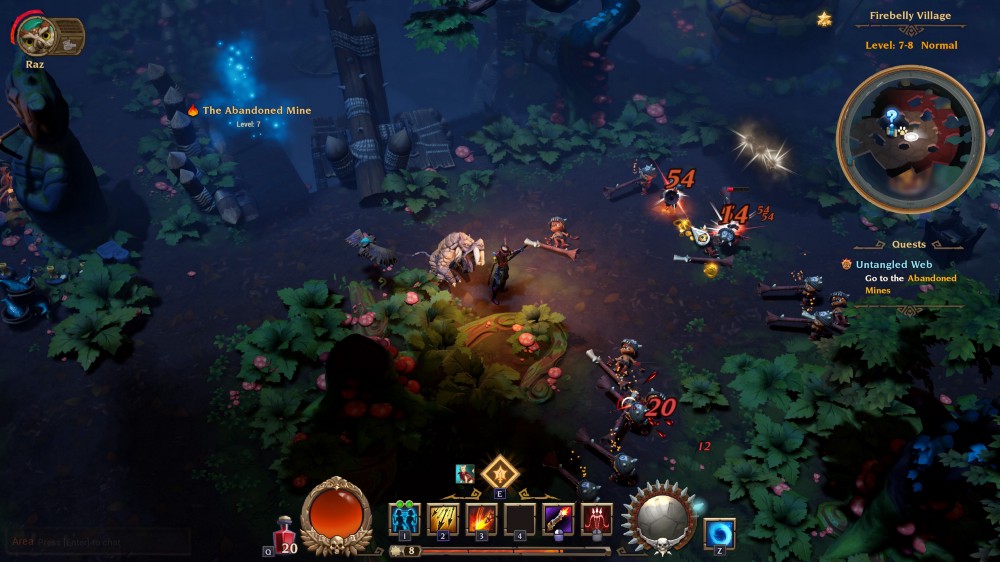Screen dimensions: 1000x562
Task: Trigger the golden diamond relic ability
Action: tap(499, 471)
